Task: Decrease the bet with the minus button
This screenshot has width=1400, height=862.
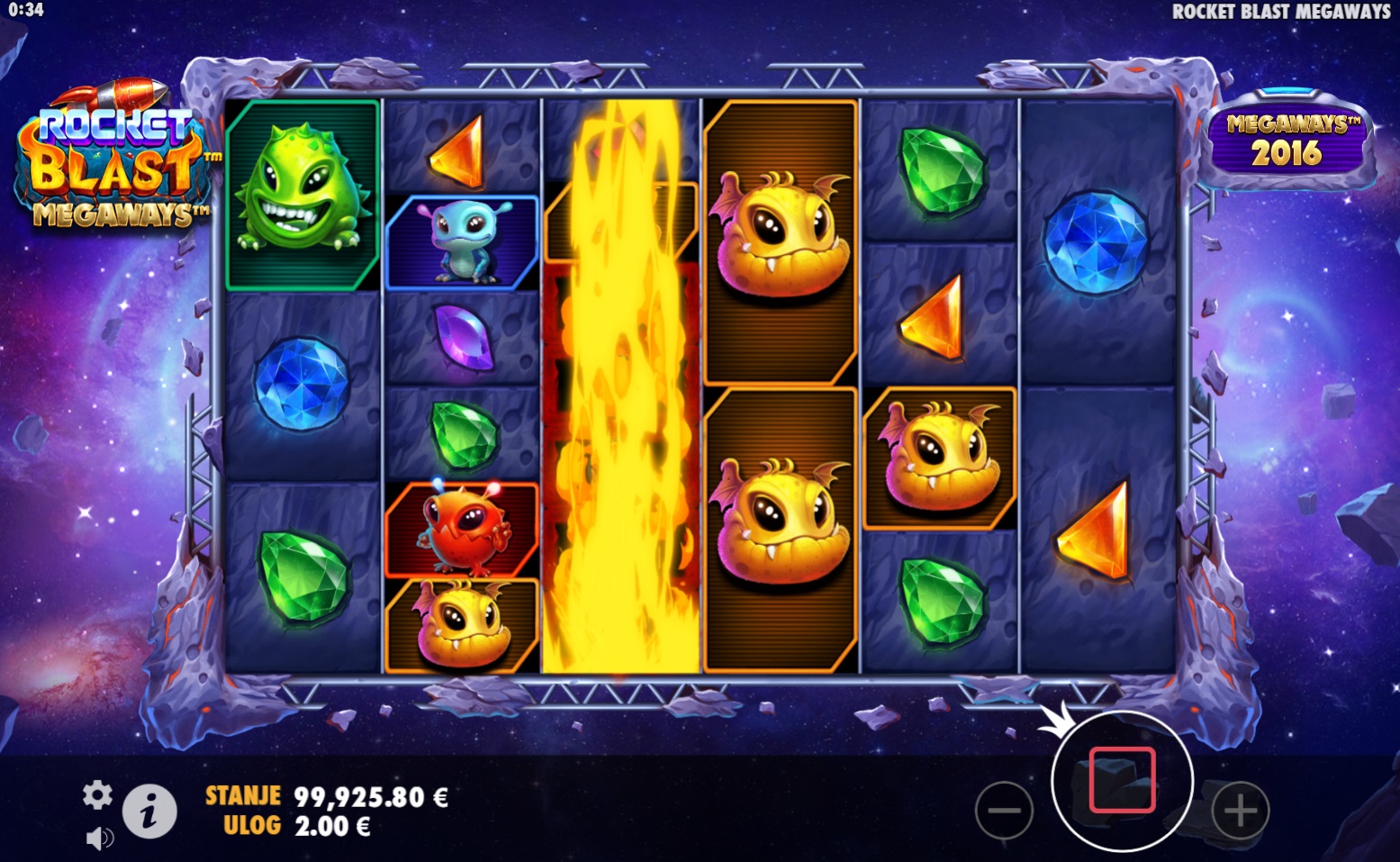Action: pos(1004,810)
